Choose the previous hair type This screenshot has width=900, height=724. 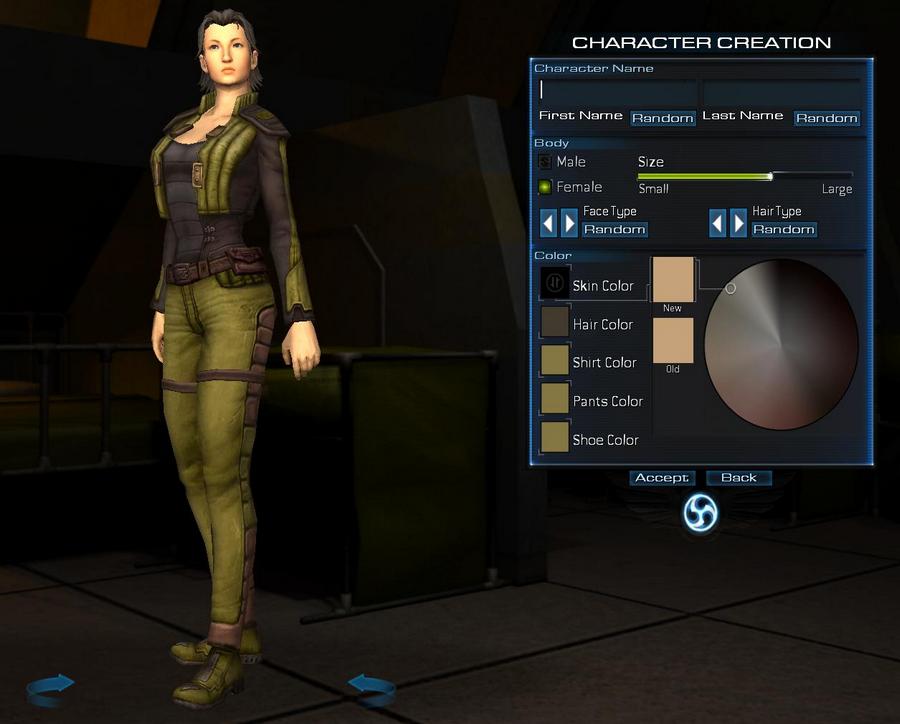(717, 222)
